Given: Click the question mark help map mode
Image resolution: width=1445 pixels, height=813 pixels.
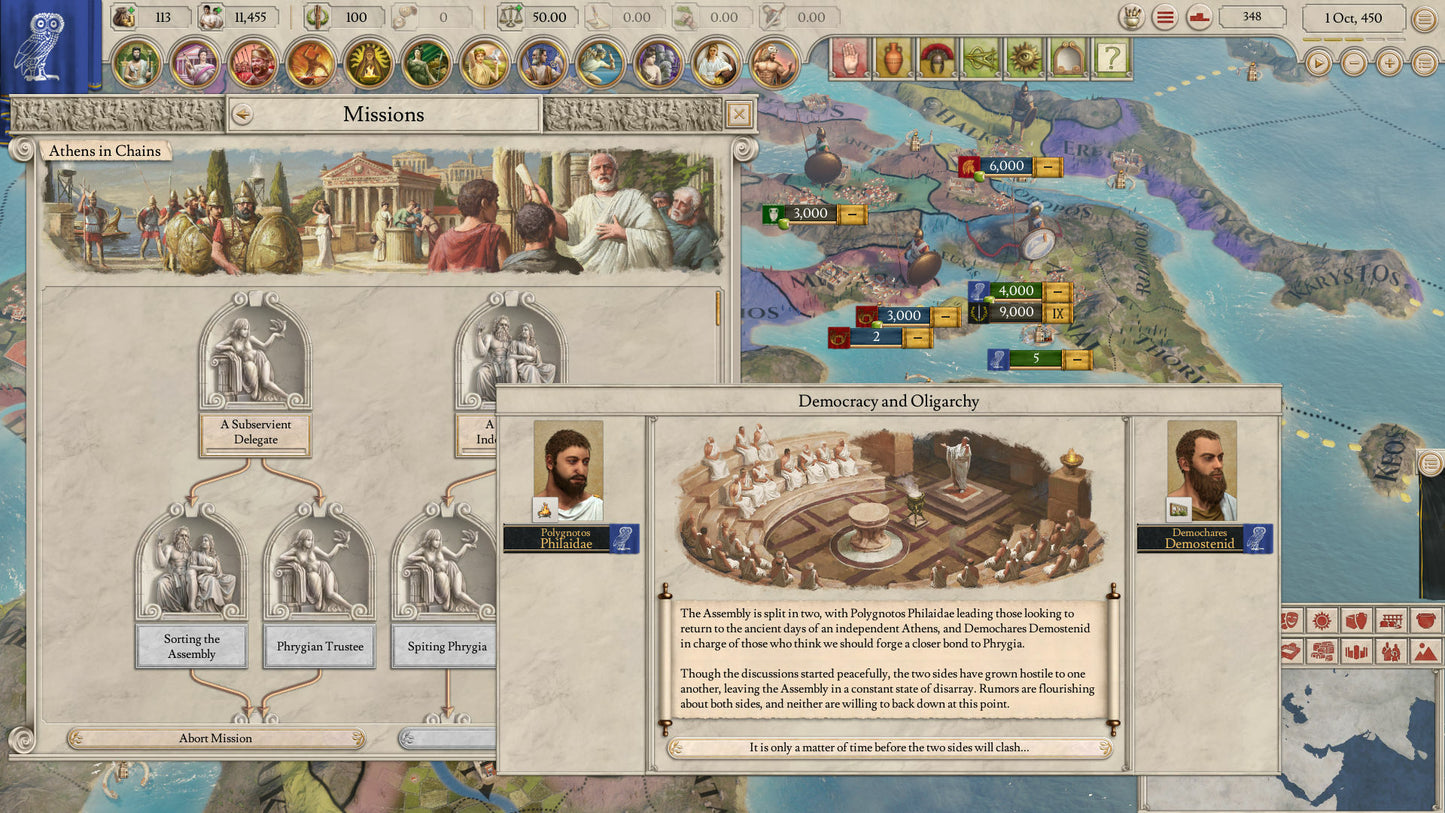Looking at the screenshot, I should [x=1109, y=60].
